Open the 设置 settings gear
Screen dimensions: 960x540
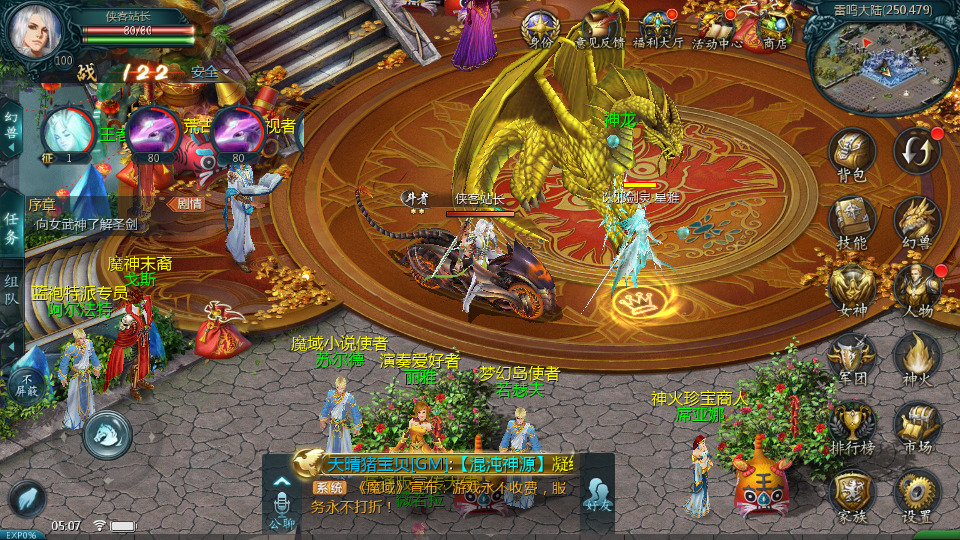pos(916,493)
